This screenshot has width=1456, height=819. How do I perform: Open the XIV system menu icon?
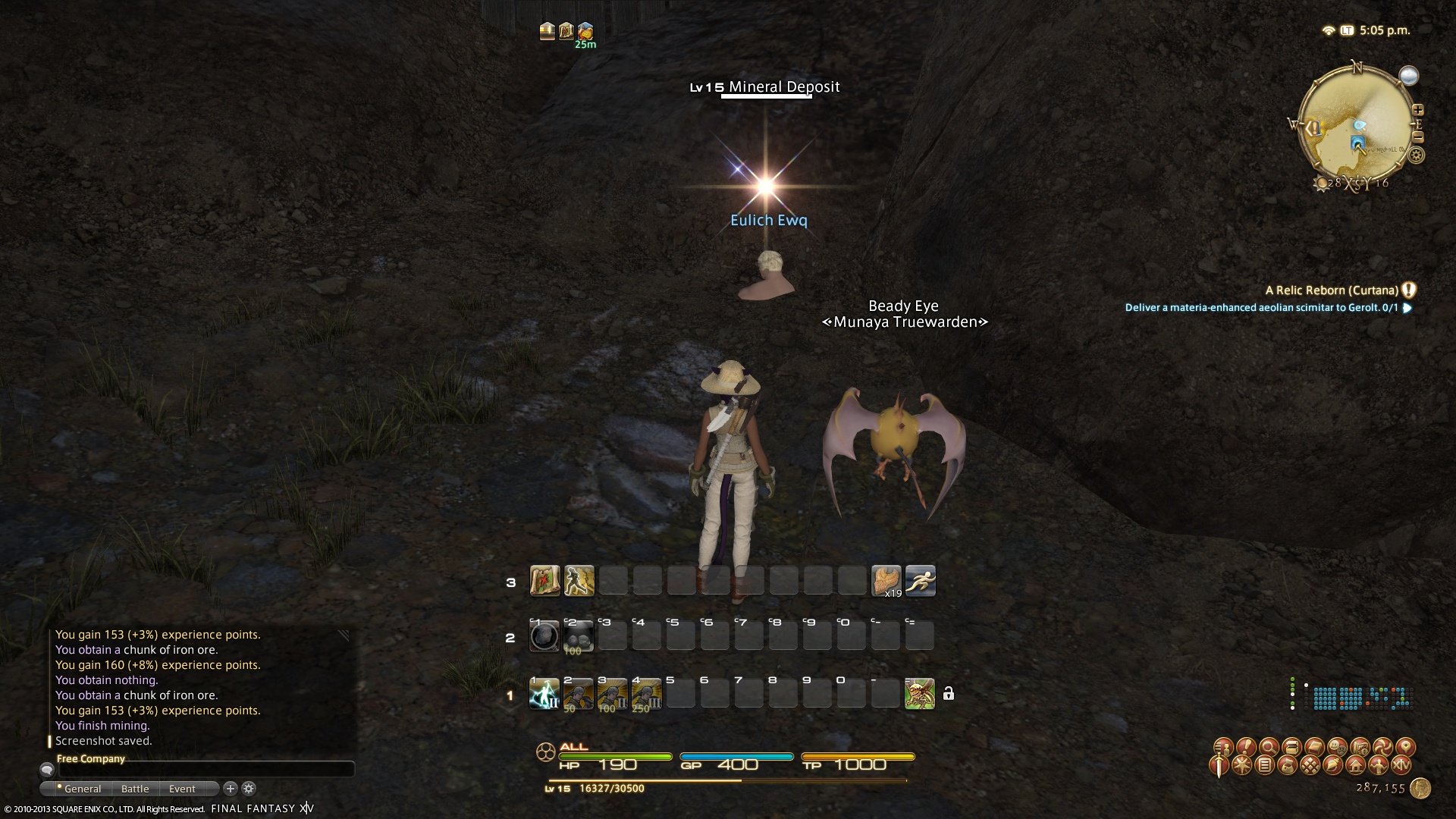[1401, 765]
